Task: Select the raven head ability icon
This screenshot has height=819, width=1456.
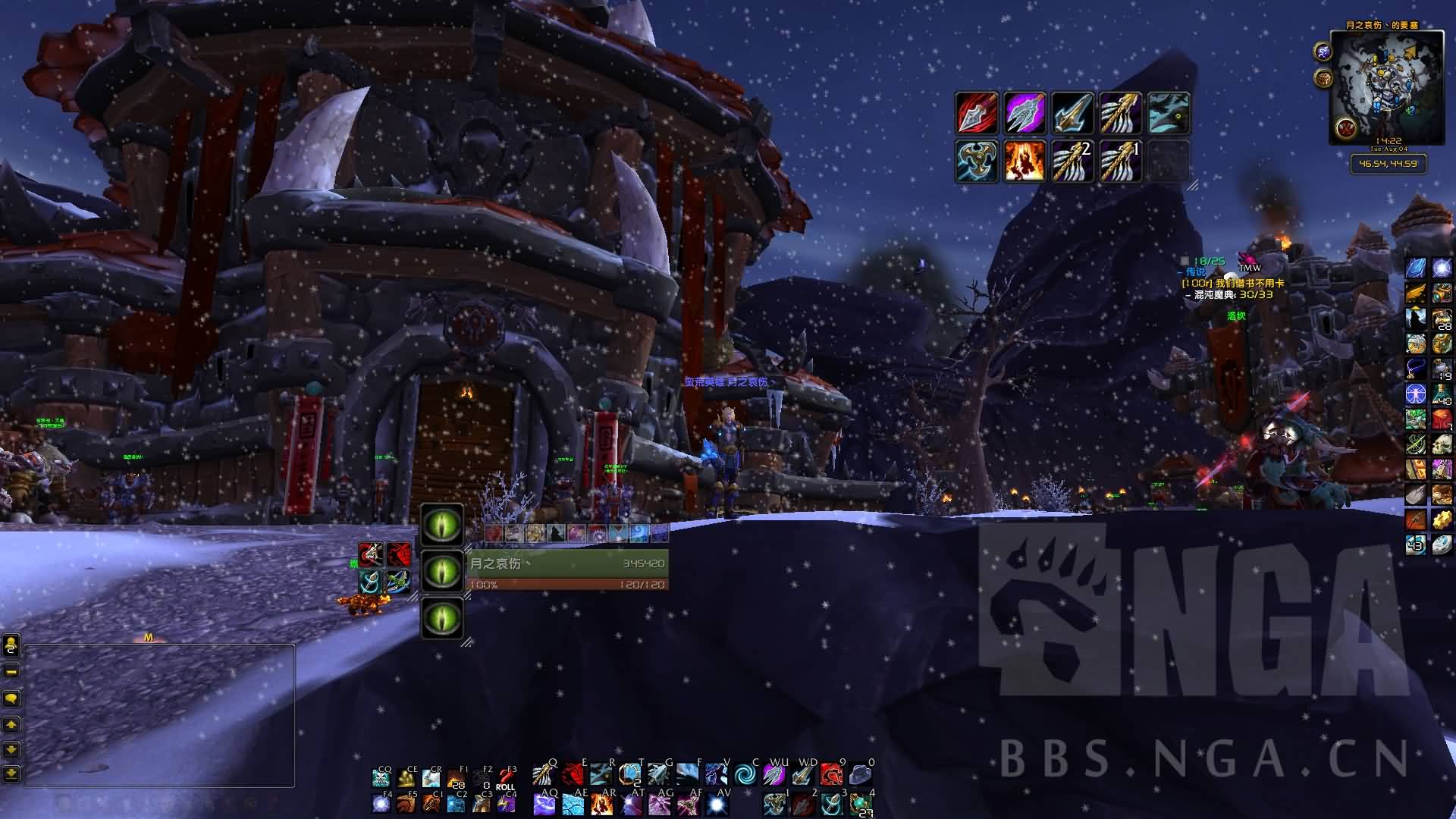Action: (1169, 113)
